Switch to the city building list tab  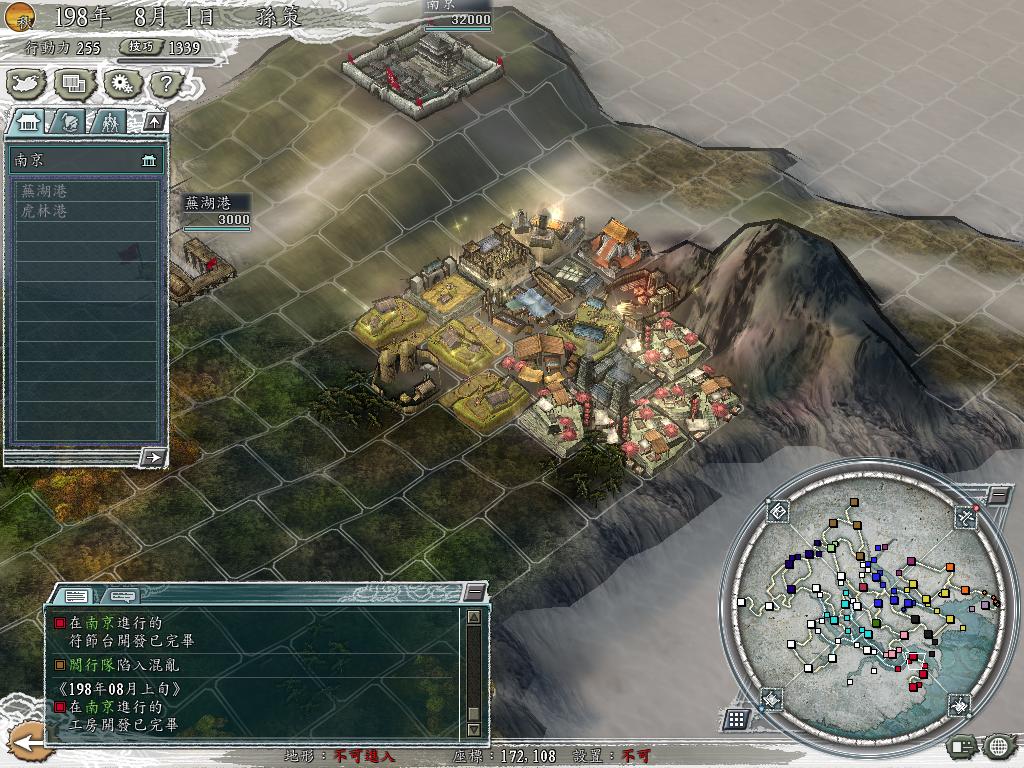[x=28, y=122]
